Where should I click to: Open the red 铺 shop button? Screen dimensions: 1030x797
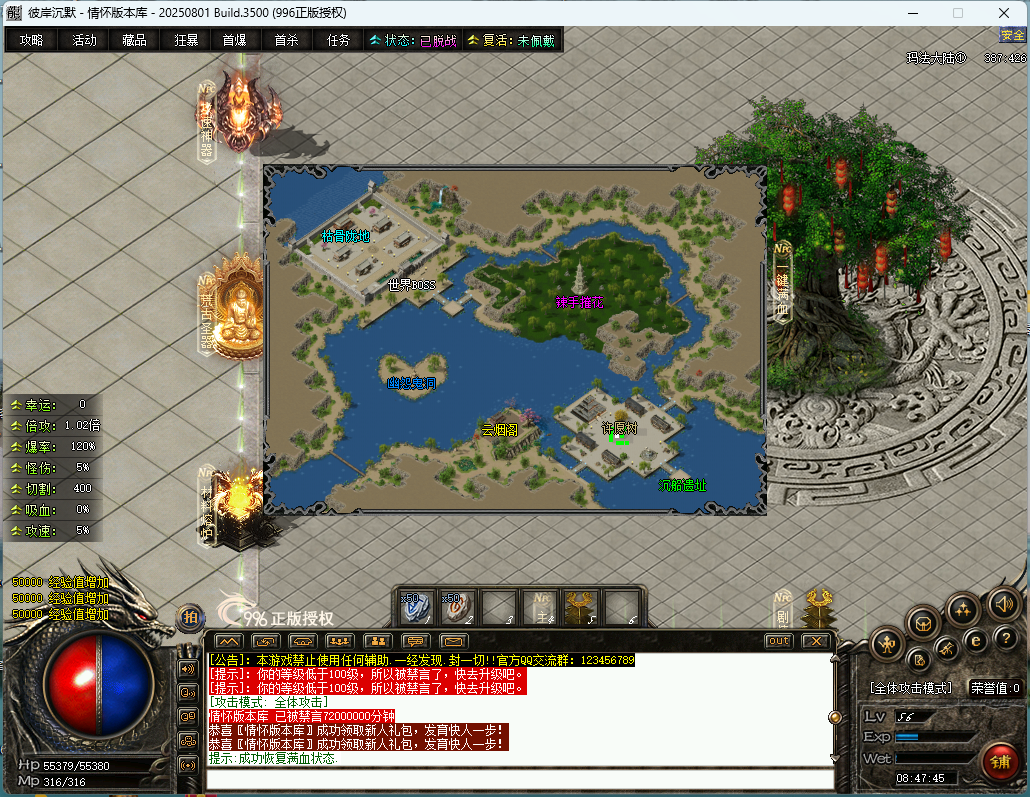pos(999,762)
